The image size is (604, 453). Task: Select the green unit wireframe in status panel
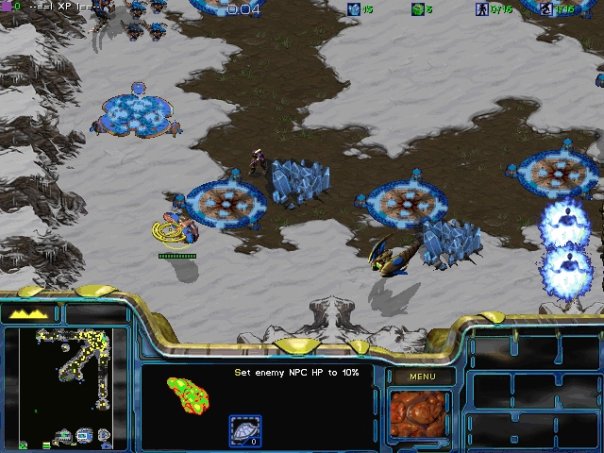coord(187,394)
